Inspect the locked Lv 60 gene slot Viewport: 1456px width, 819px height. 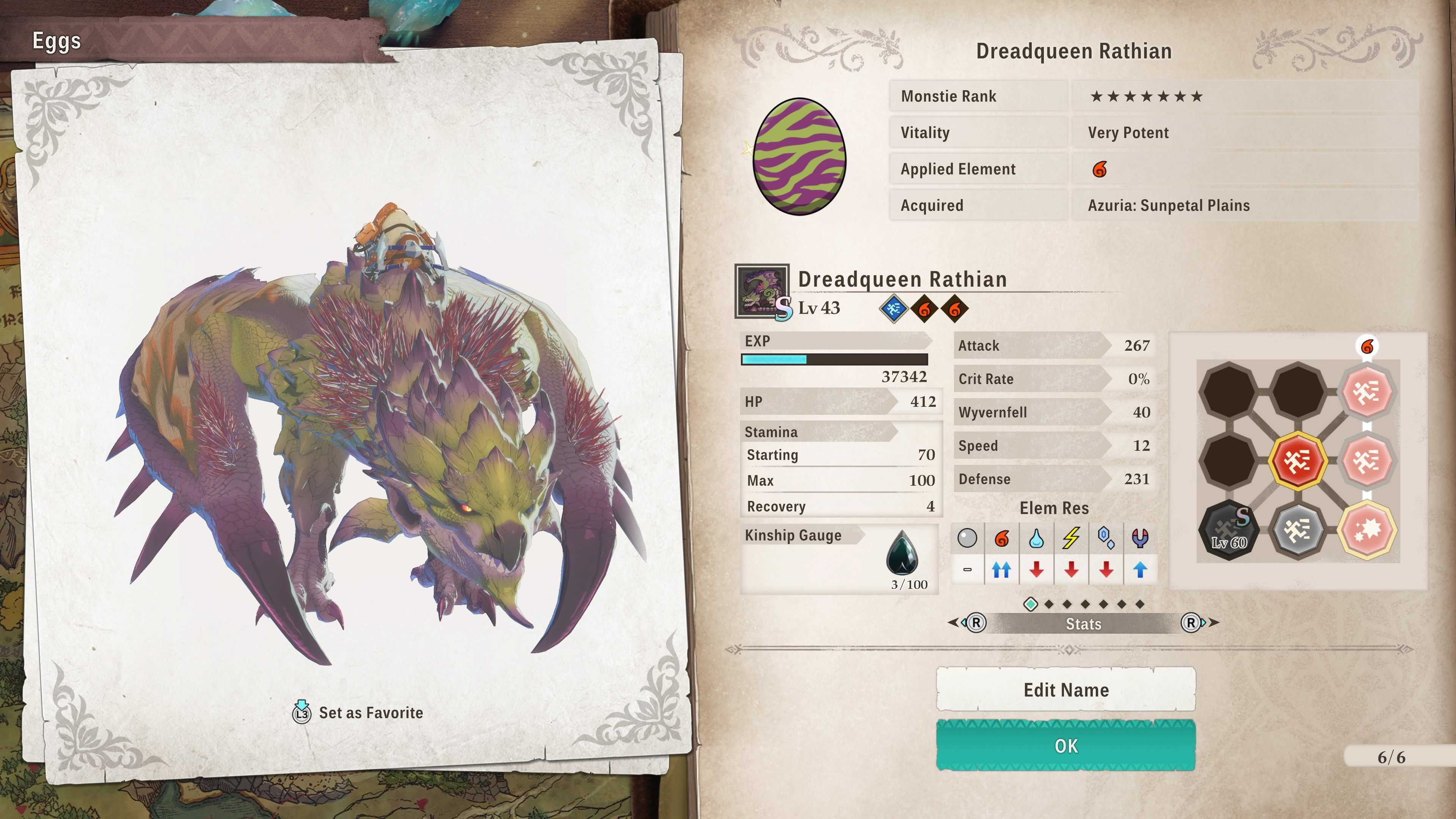click(1229, 530)
